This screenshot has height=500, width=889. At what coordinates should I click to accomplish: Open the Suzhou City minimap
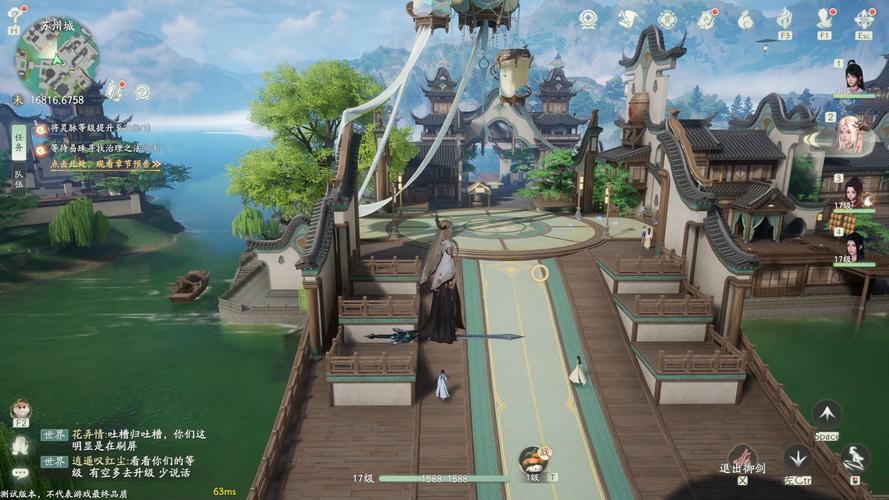point(55,55)
